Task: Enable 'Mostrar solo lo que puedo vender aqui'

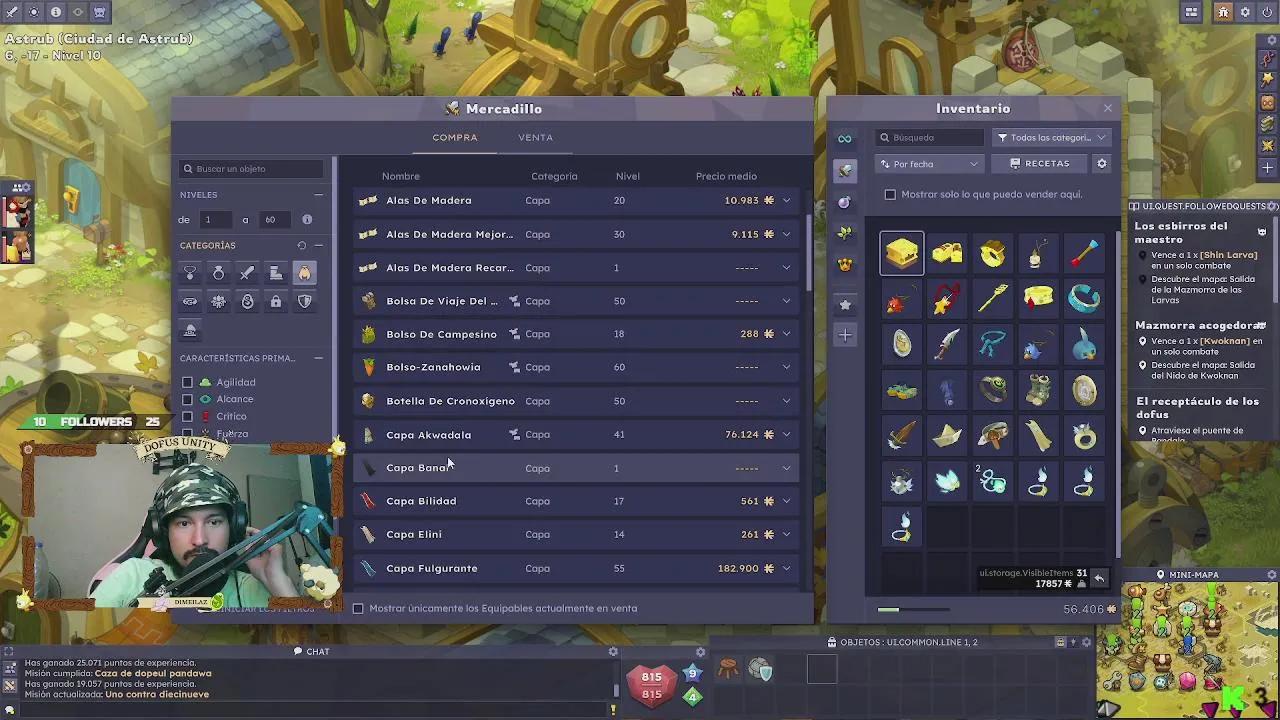Action: (890, 195)
